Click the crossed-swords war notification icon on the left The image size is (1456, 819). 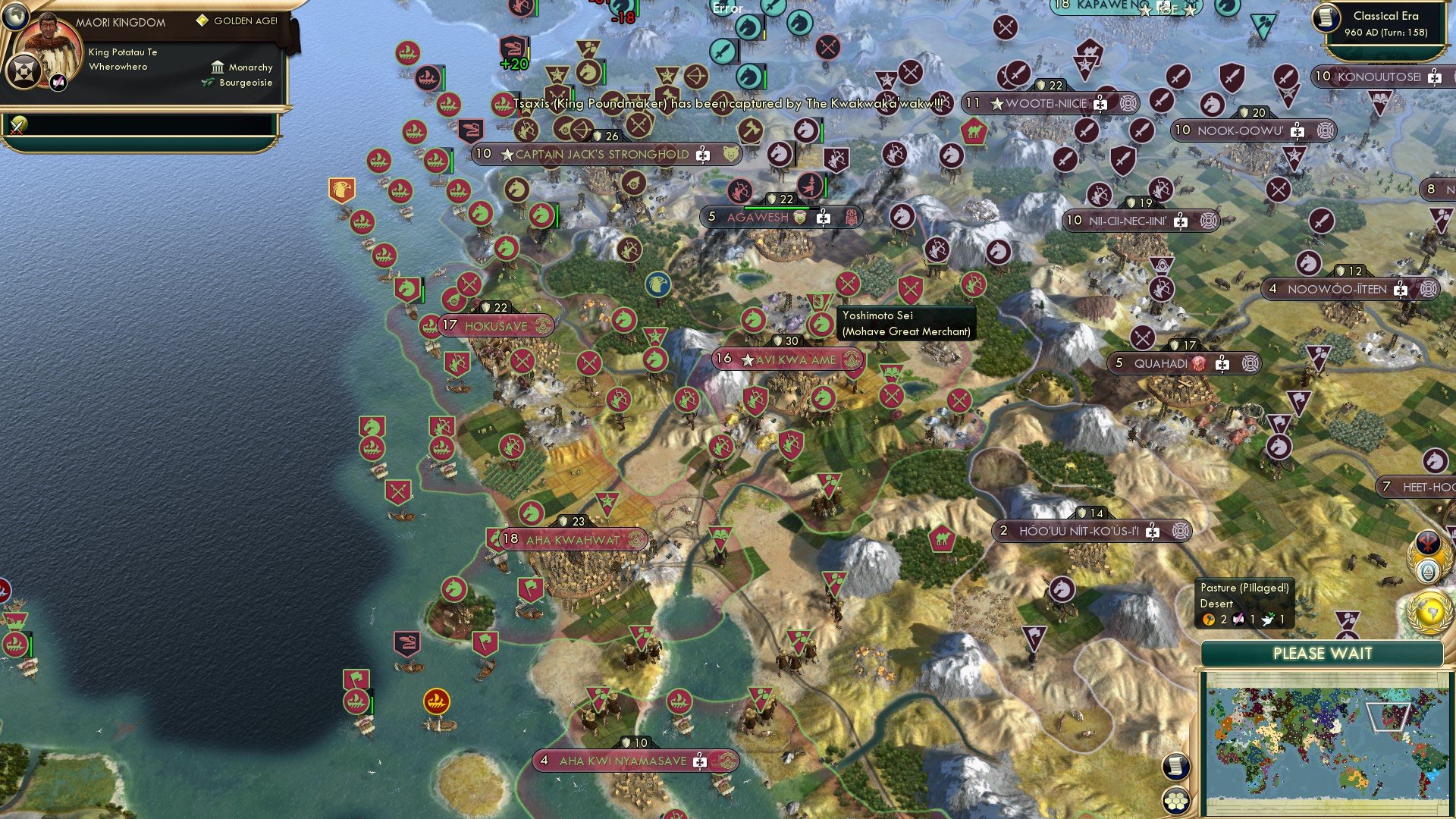17,125
